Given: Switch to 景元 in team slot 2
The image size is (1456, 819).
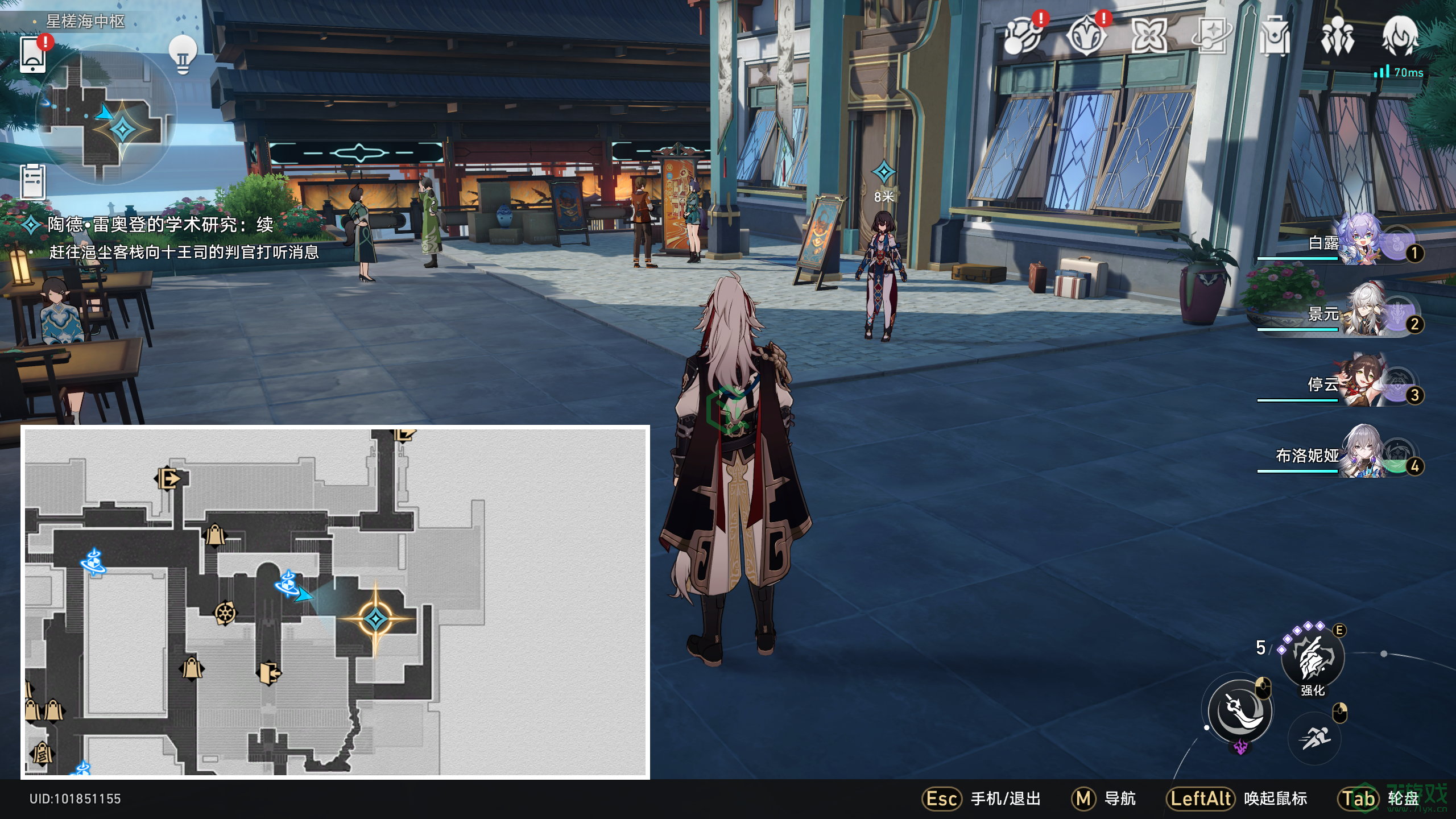Looking at the screenshot, I should [x=1359, y=313].
